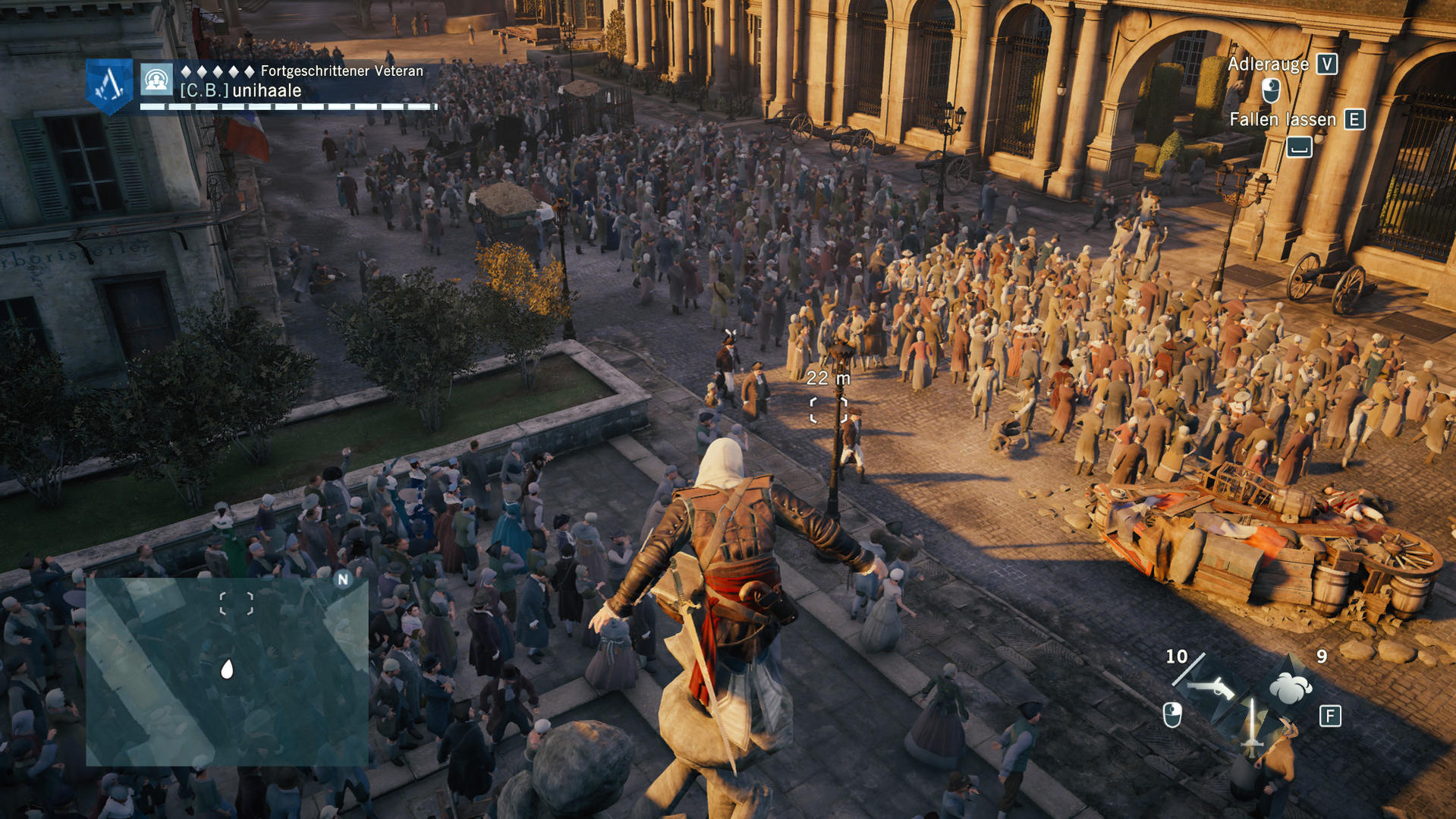This screenshot has height=819, width=1456.
Task: Choose the smoke bomb icon
Action: [x=1290, y=688]
